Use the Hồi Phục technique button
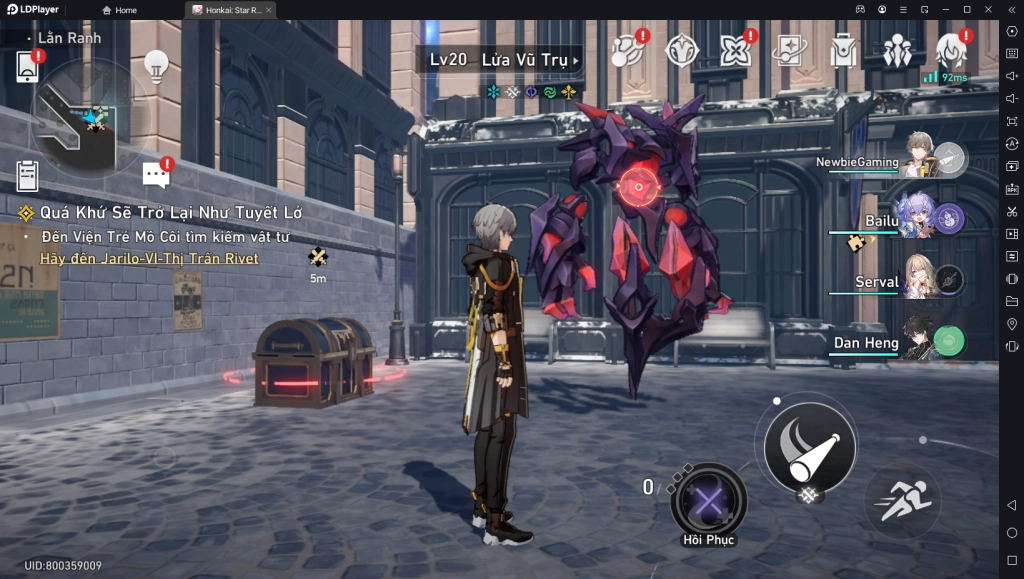Image resolution: width=1024 pixels, height=579 pixels. 708,499
